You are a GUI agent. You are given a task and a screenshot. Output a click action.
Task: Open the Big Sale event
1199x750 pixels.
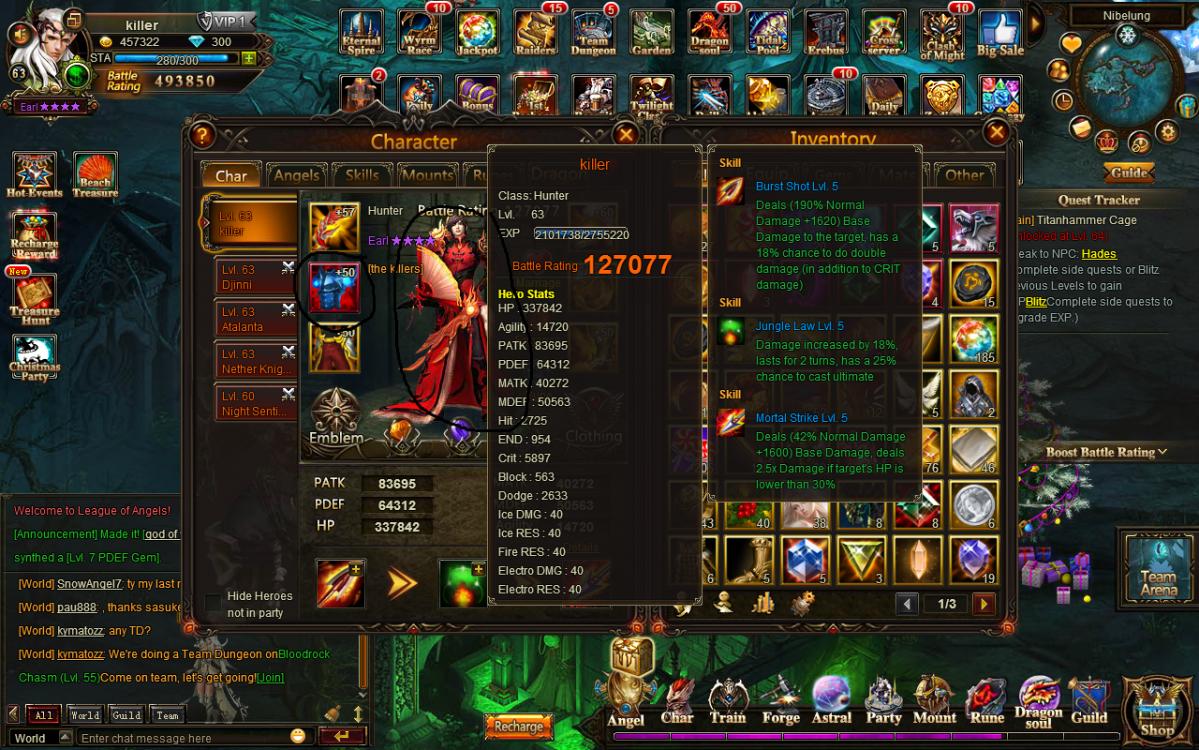[x=999, y=35]
